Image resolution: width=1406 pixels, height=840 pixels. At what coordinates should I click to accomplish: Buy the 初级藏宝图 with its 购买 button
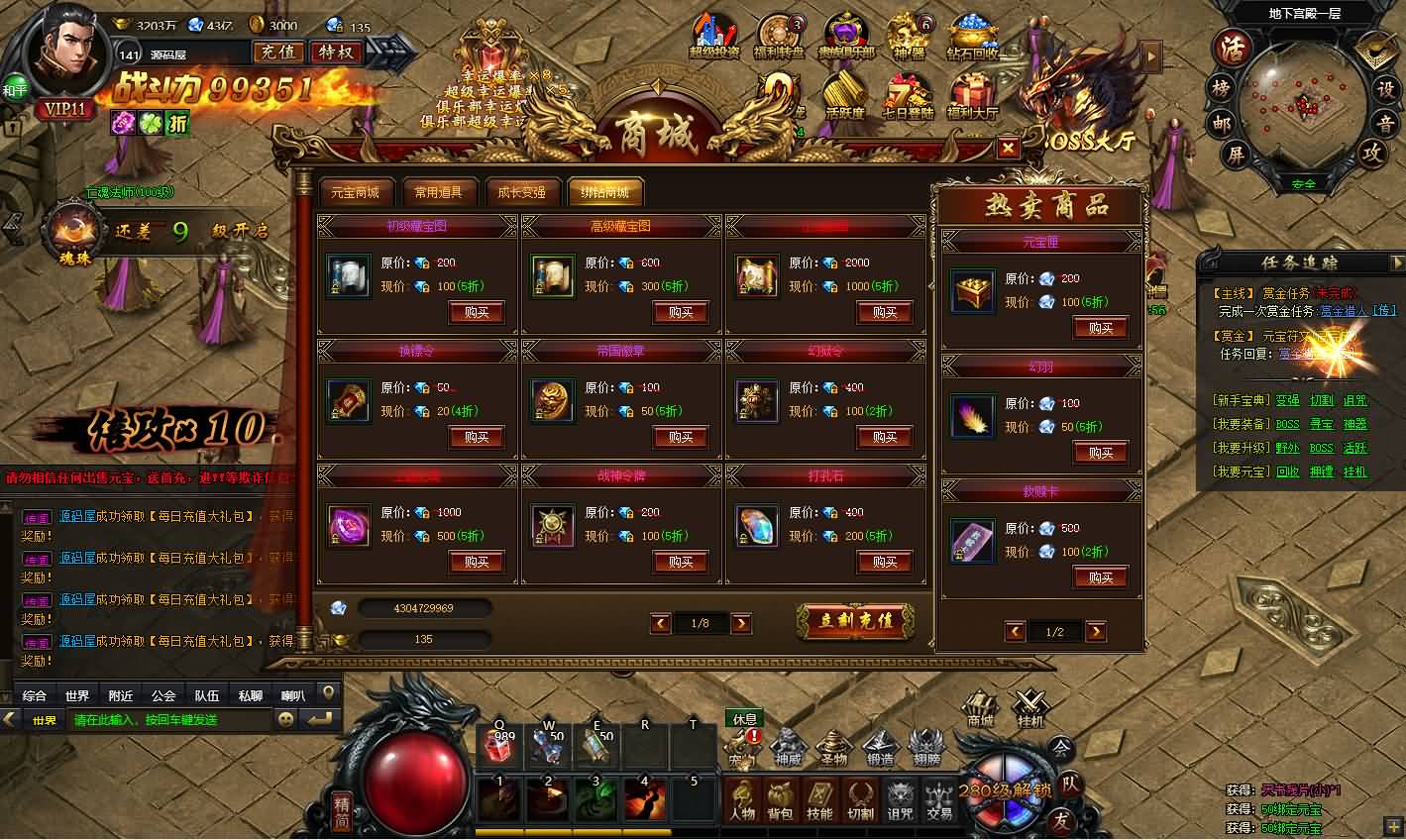[477, 312]
